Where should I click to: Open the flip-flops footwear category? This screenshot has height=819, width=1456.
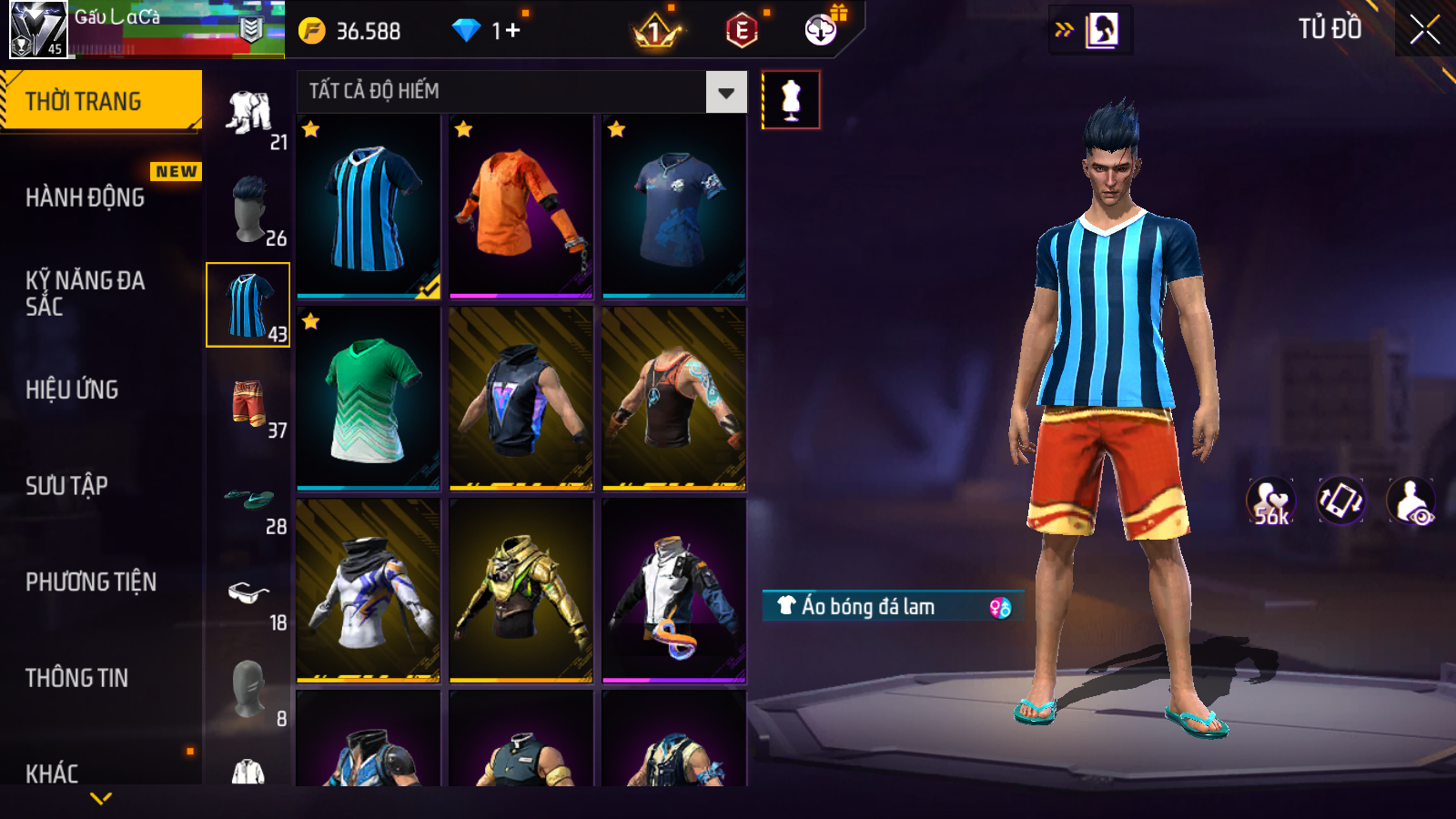[249, 500]
